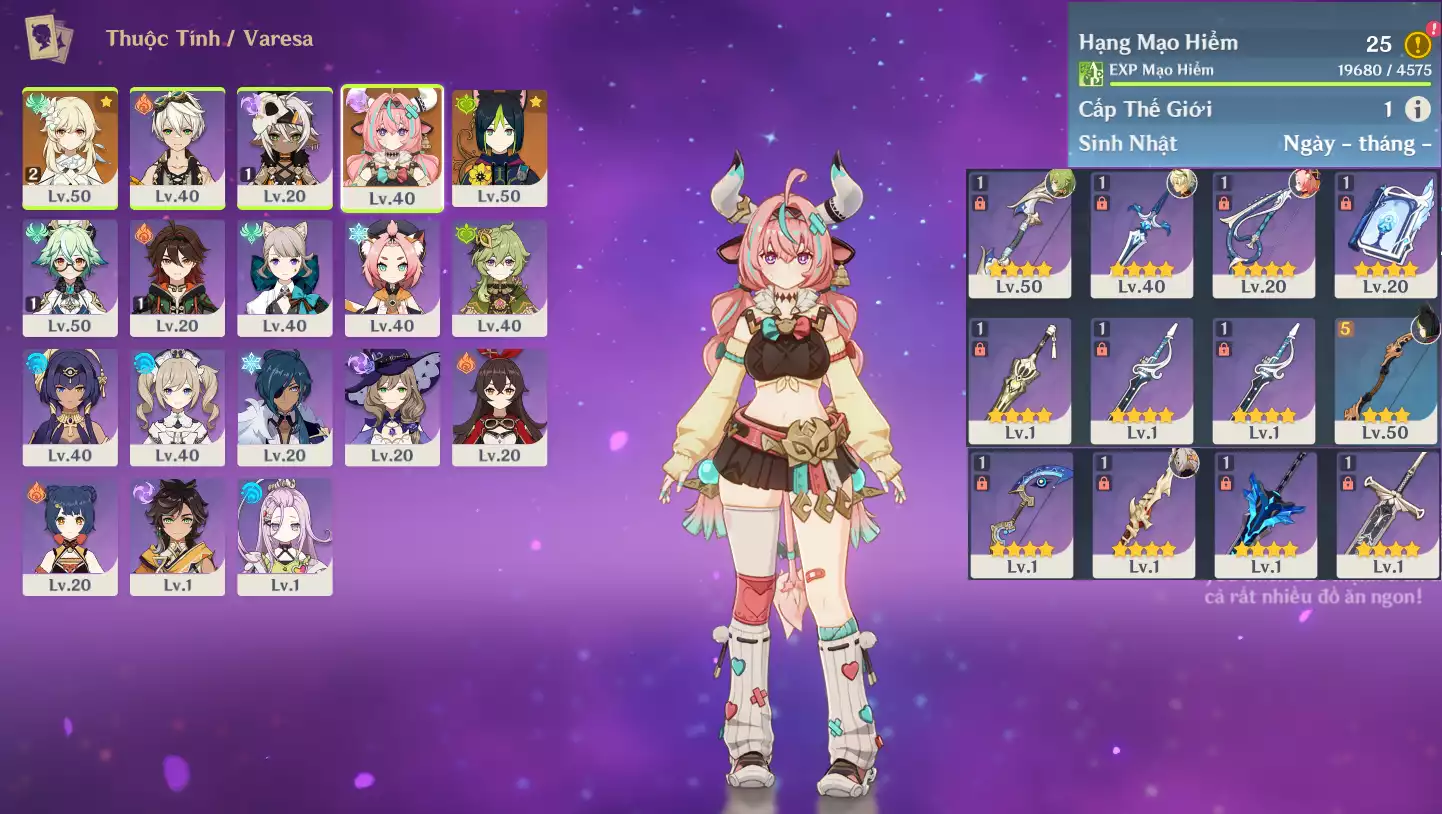Open the character cards icon beside Thuộc Tính

49,39
